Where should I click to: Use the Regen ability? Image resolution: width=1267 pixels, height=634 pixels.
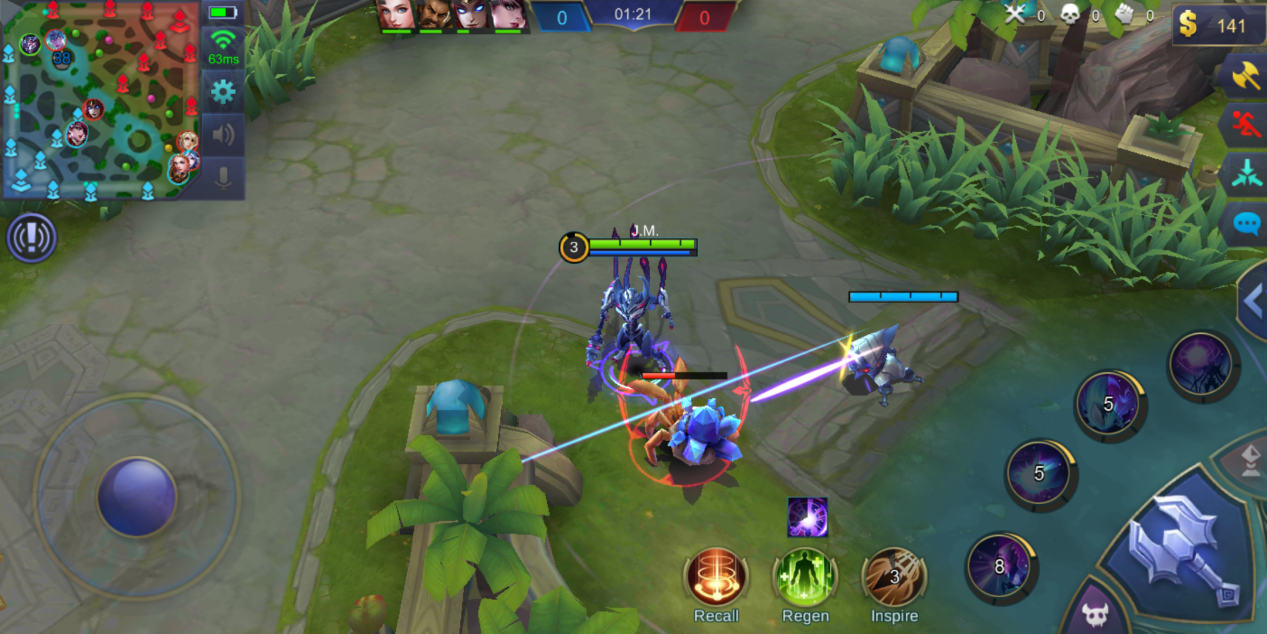[x=805, y=578]
